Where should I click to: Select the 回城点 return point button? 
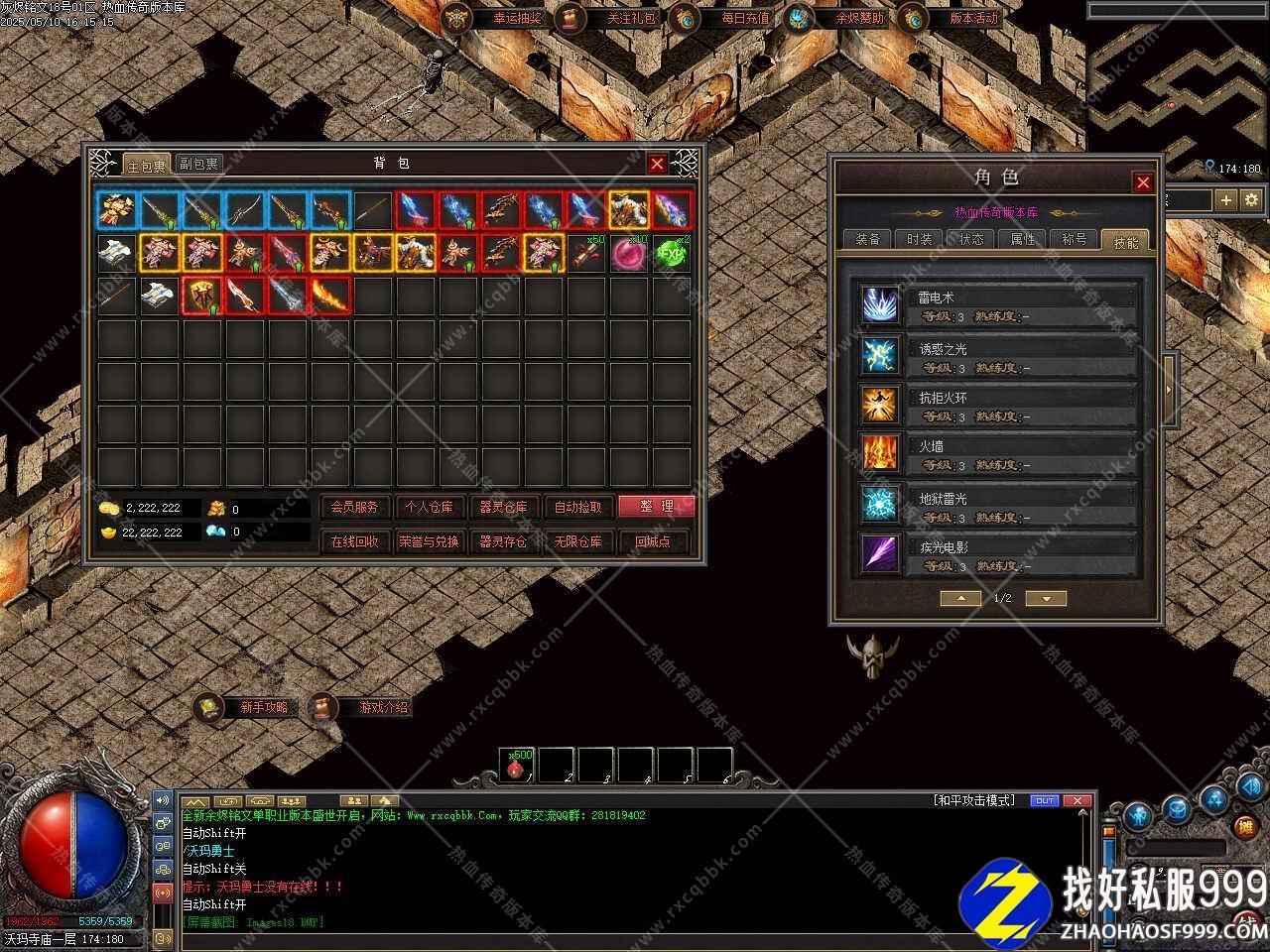(x=652, y=541)
